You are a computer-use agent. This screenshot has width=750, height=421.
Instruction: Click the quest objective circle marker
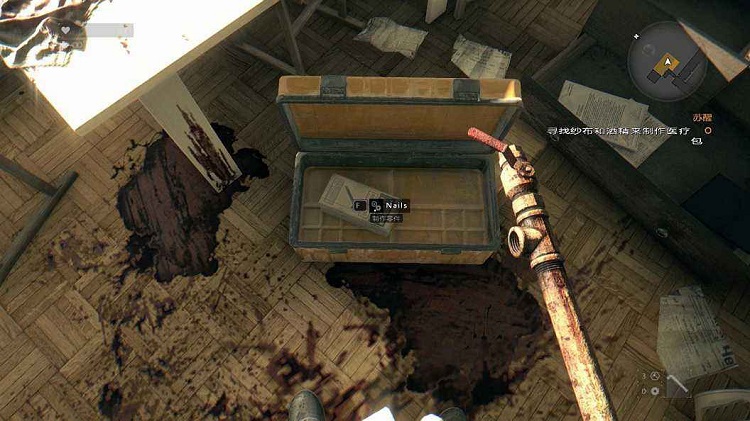pos(707,130)
